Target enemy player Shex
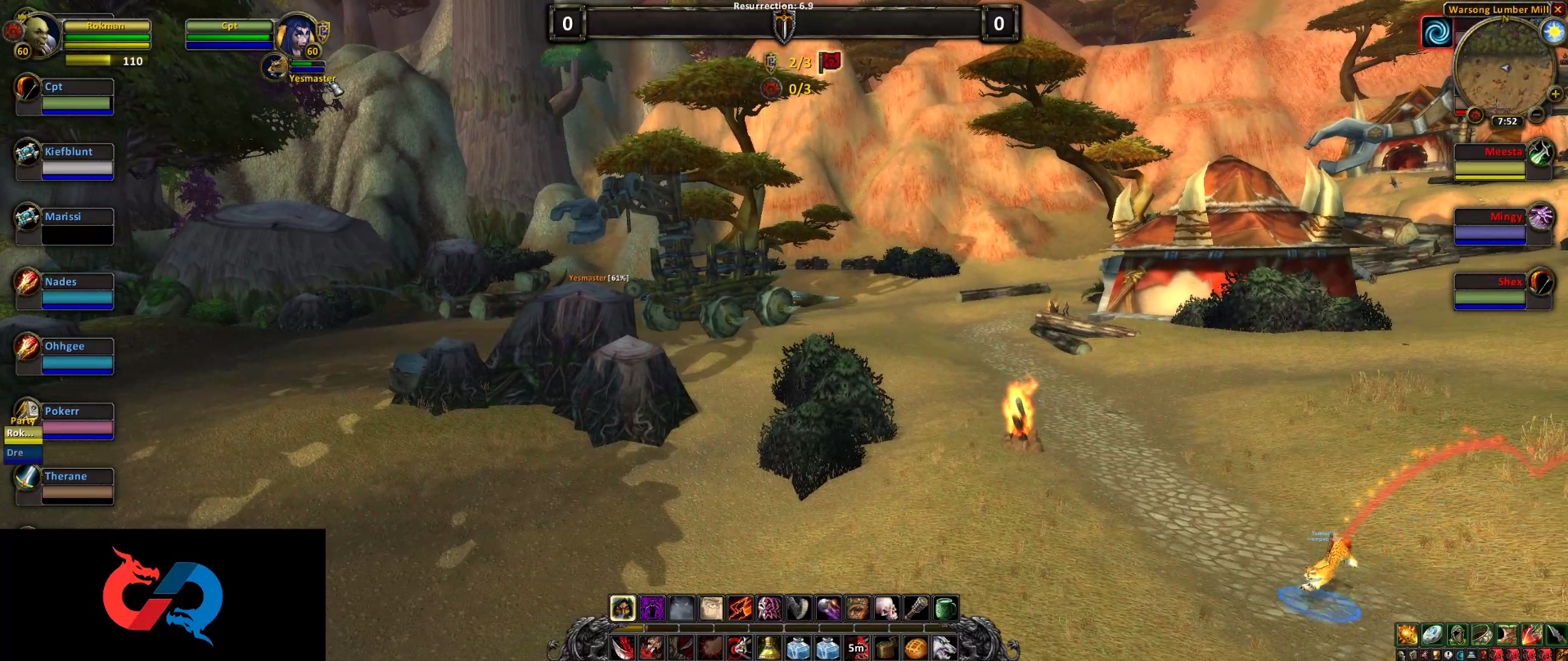Viewport: 1568px width, 661px height. pos(1489,291)
